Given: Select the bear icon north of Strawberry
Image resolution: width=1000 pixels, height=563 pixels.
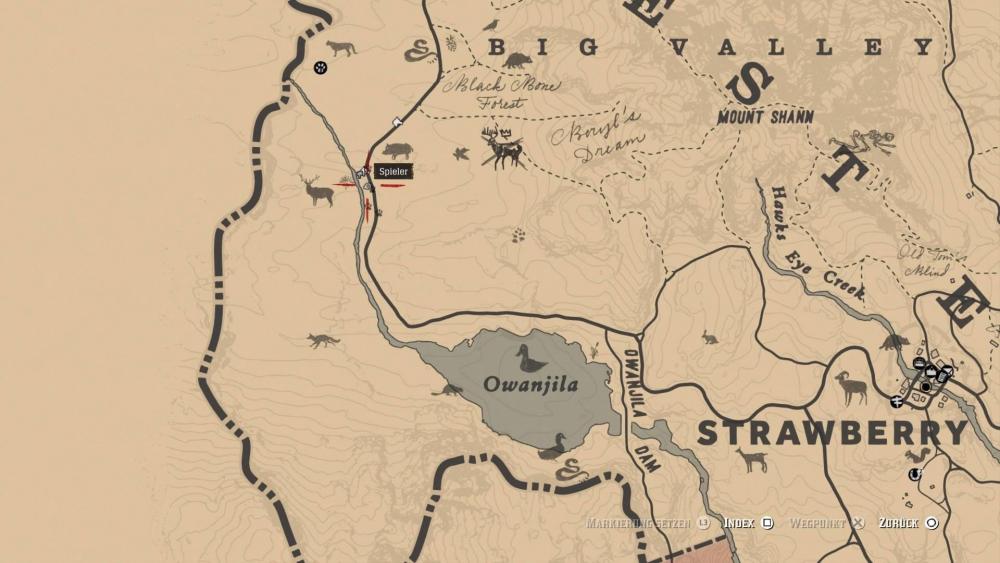Looking at the screenshot, I should click(x=894, y=342).
